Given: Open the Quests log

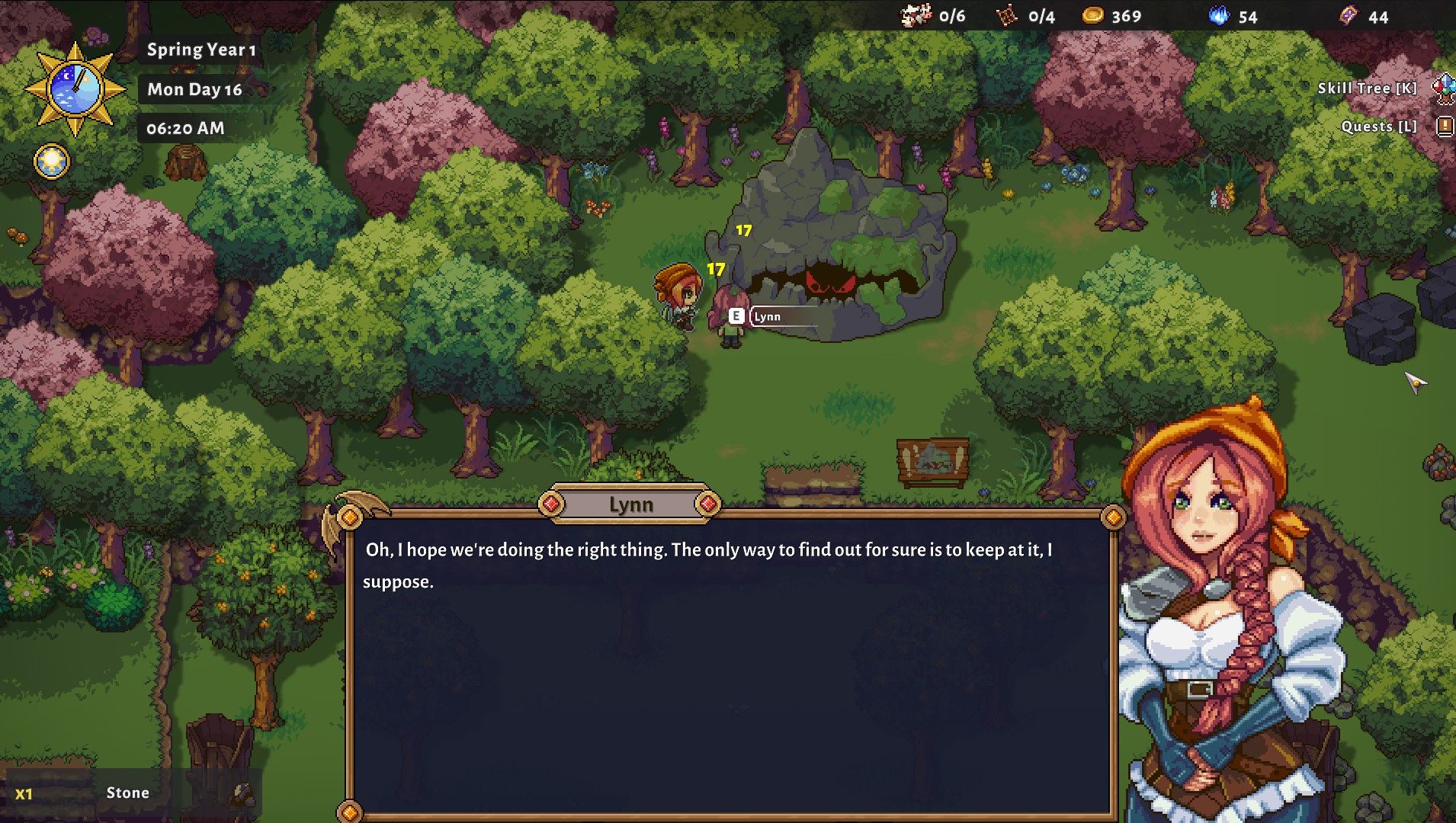Looking at the screenshot, I should (x=1379, y=126).
